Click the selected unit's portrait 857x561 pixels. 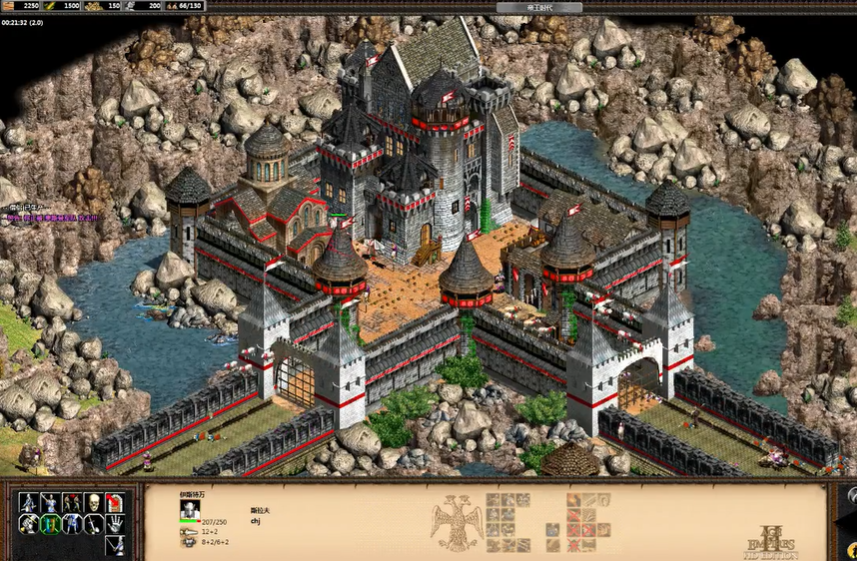pyautogui.click(x=190, y=509)
